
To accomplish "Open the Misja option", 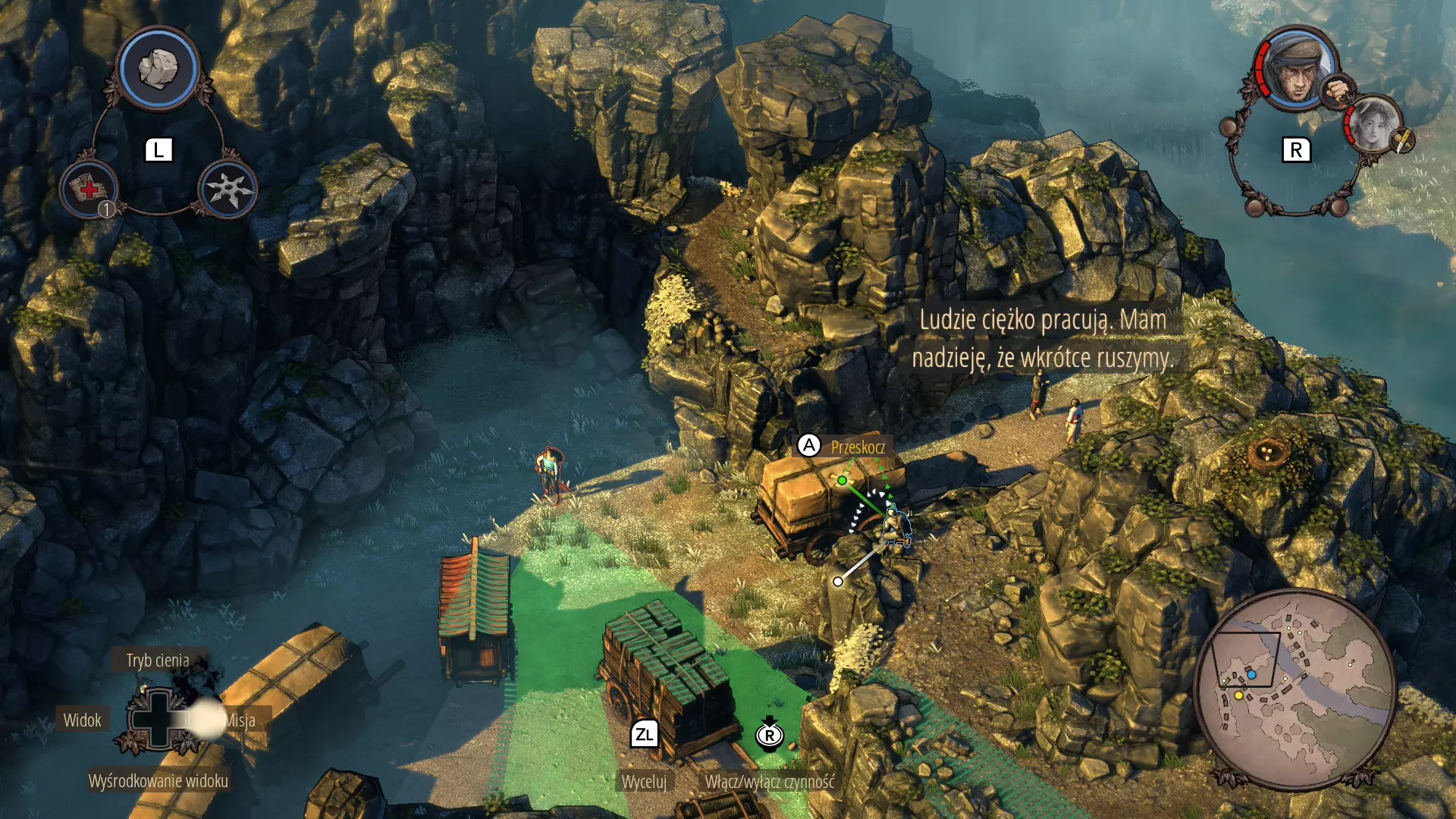I will pos(240,720).
